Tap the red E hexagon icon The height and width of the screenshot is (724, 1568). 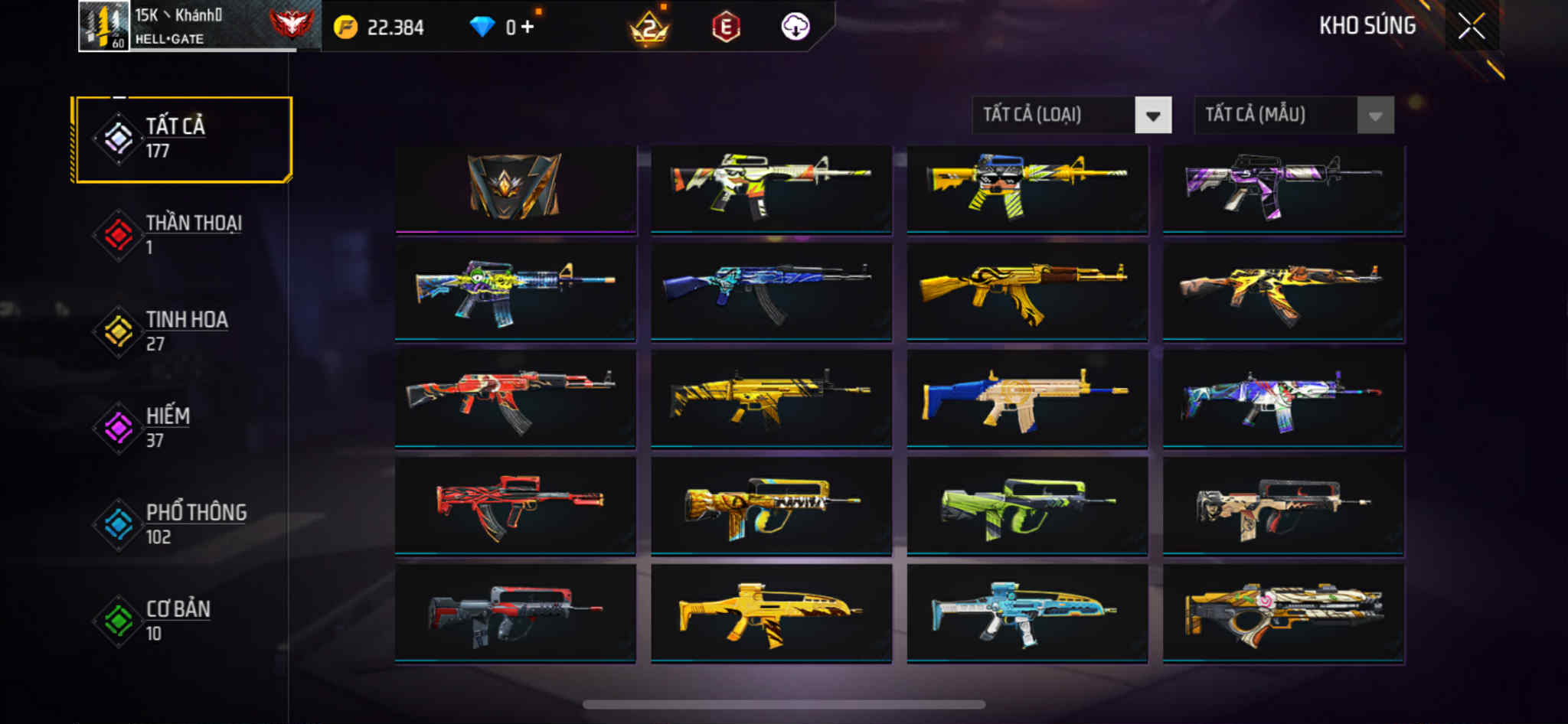coord(725,28)
